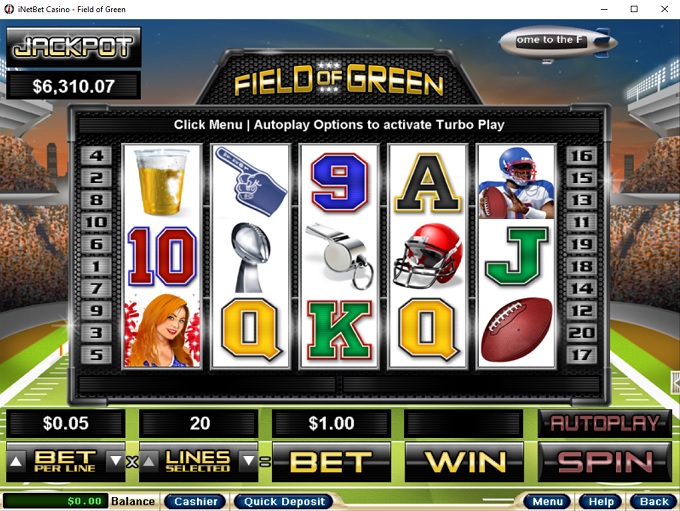The height and width of the screenshot is (511, 680).
Task: Open the Cashier
Action: tap(194, 501)
